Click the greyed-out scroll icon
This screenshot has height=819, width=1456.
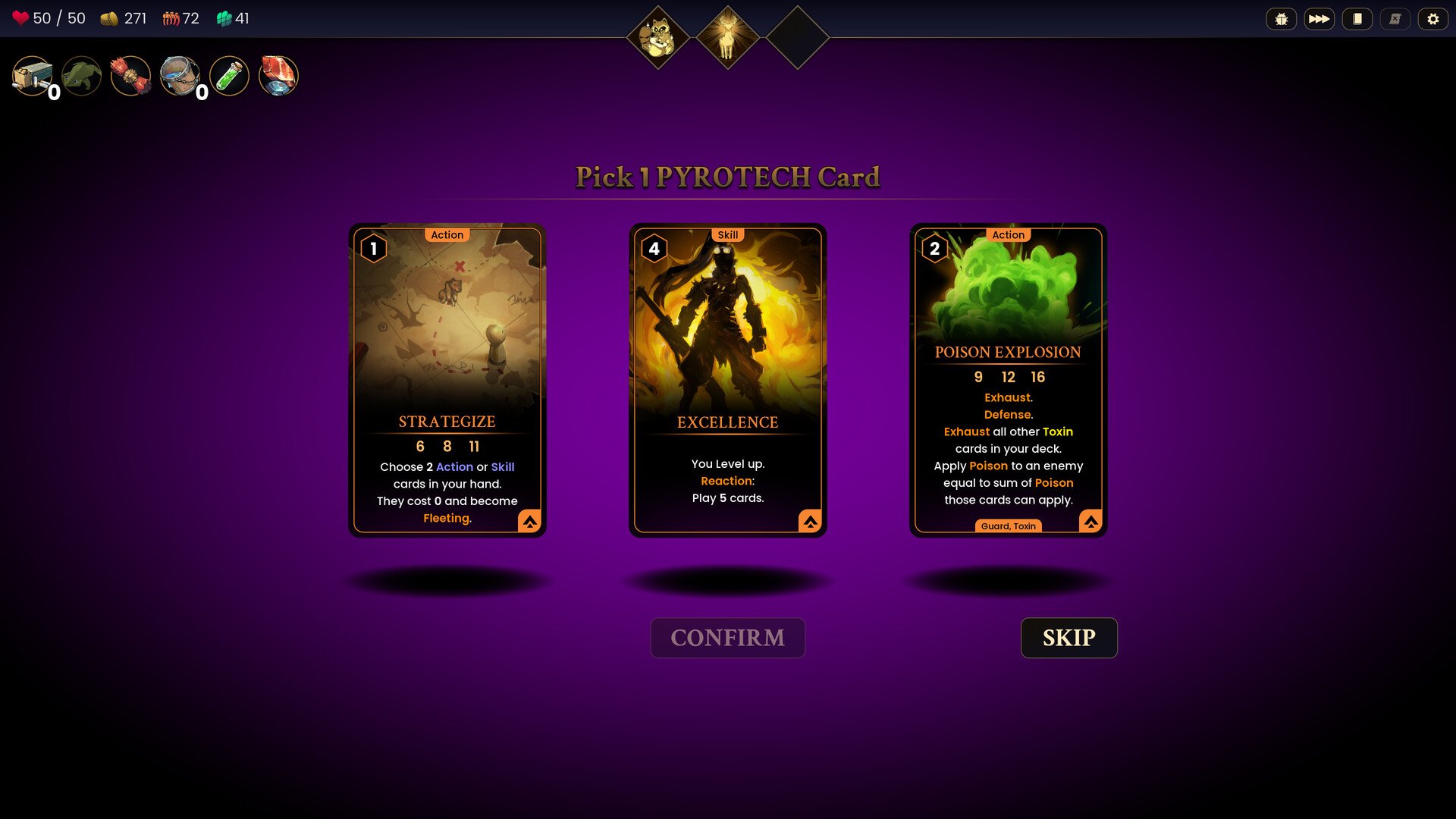[1395, 19]
